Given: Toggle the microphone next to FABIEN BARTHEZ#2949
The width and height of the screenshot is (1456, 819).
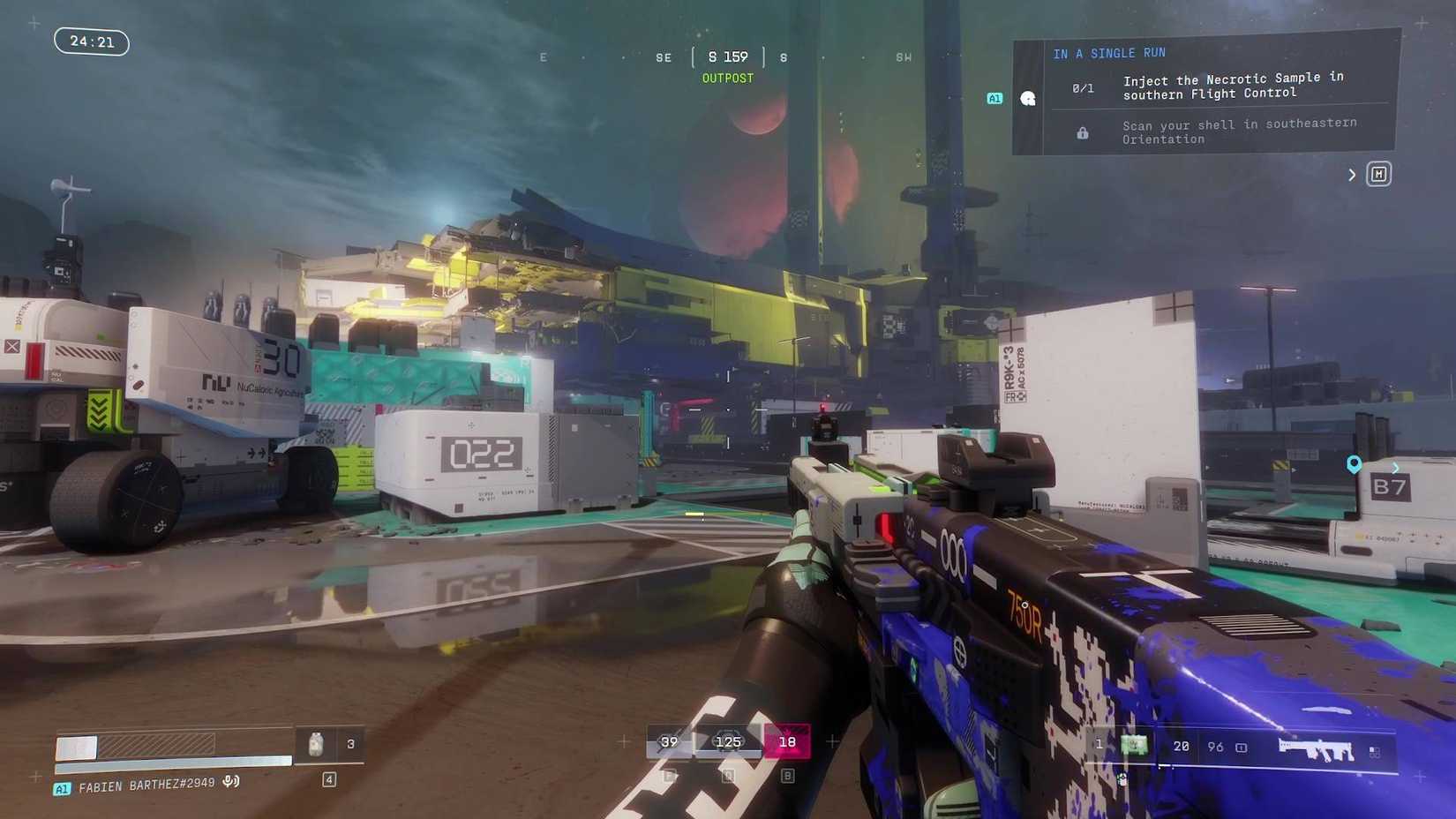Looking at the screenshot, I should tap(229, 782).
